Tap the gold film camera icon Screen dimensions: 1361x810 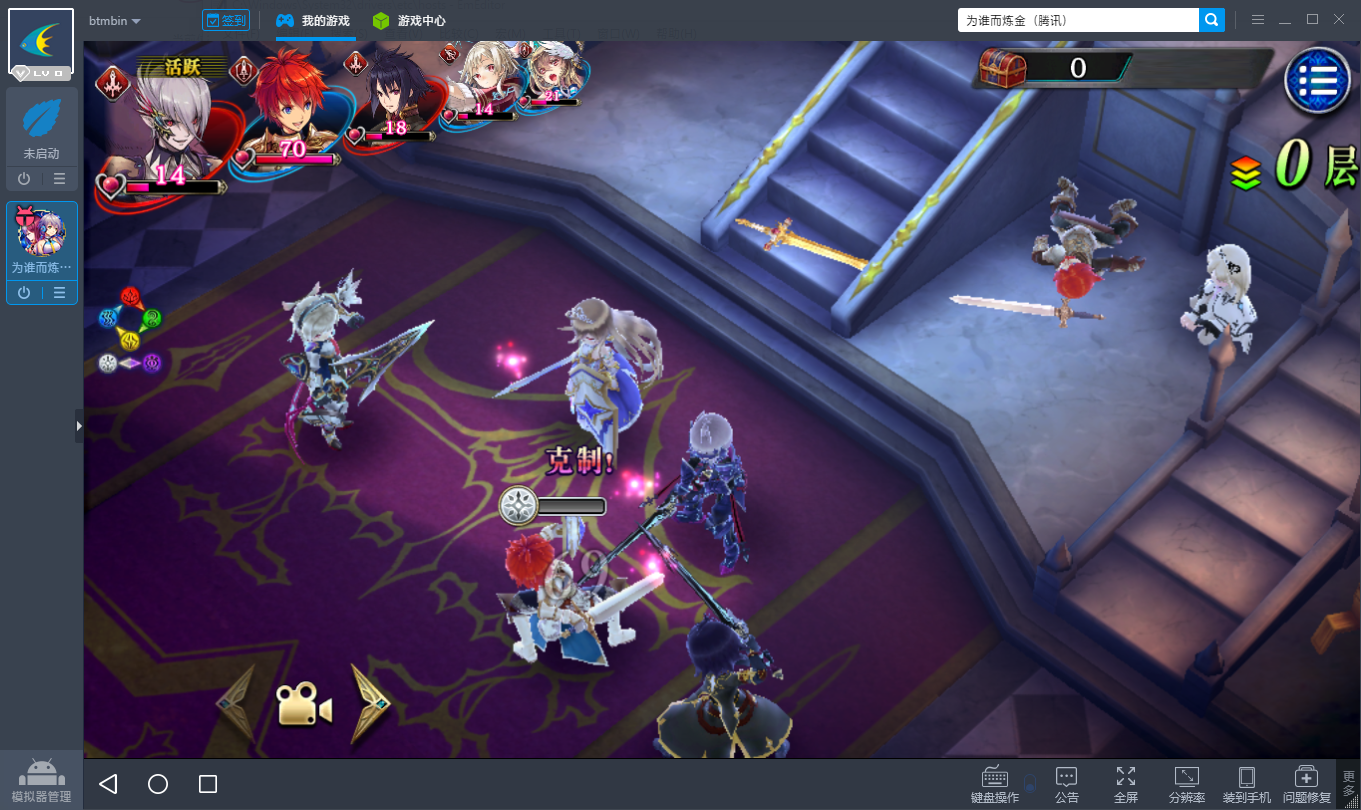303,705
